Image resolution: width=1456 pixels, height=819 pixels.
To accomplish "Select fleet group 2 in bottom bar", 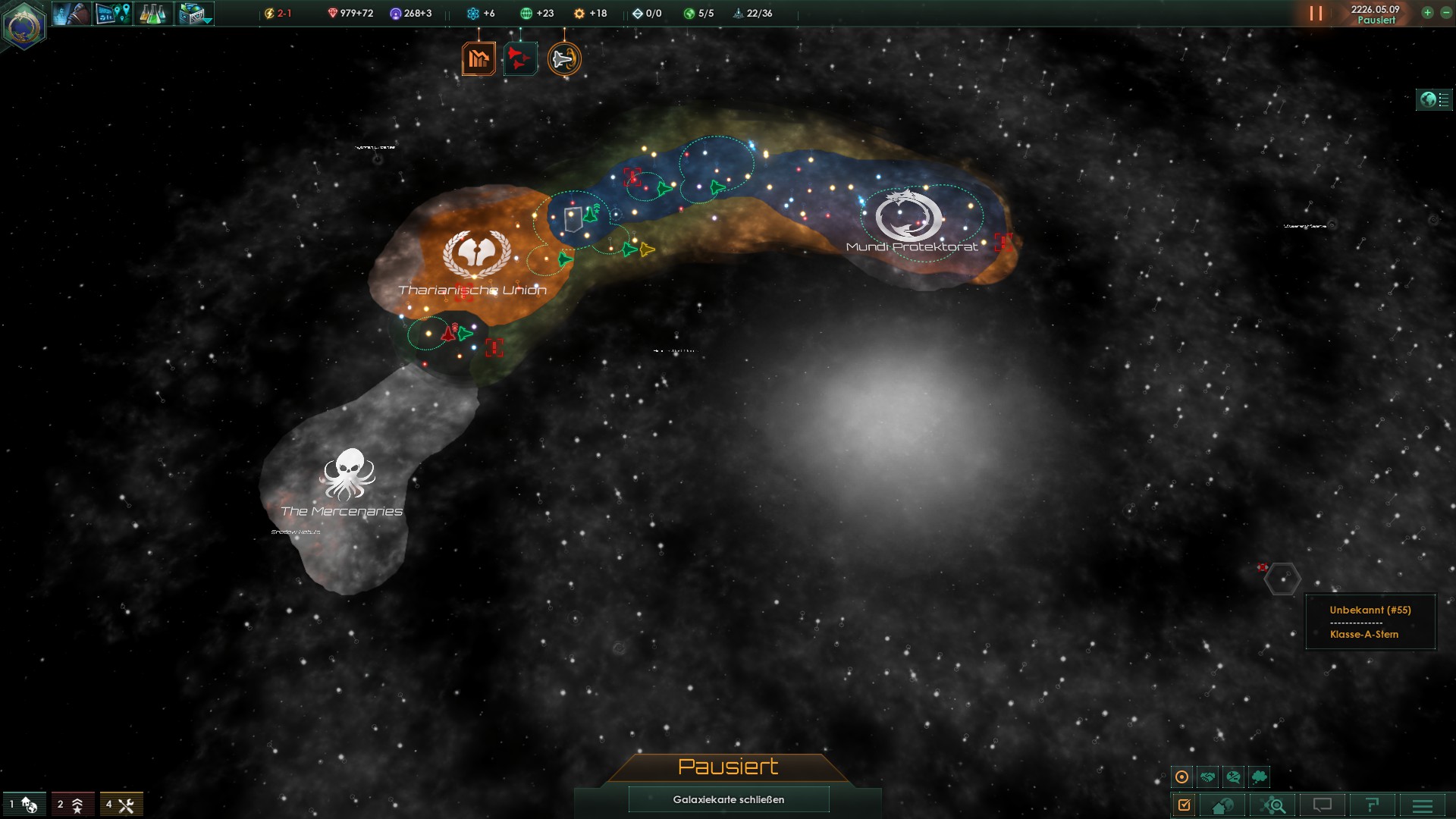I will tap(71, 804).
